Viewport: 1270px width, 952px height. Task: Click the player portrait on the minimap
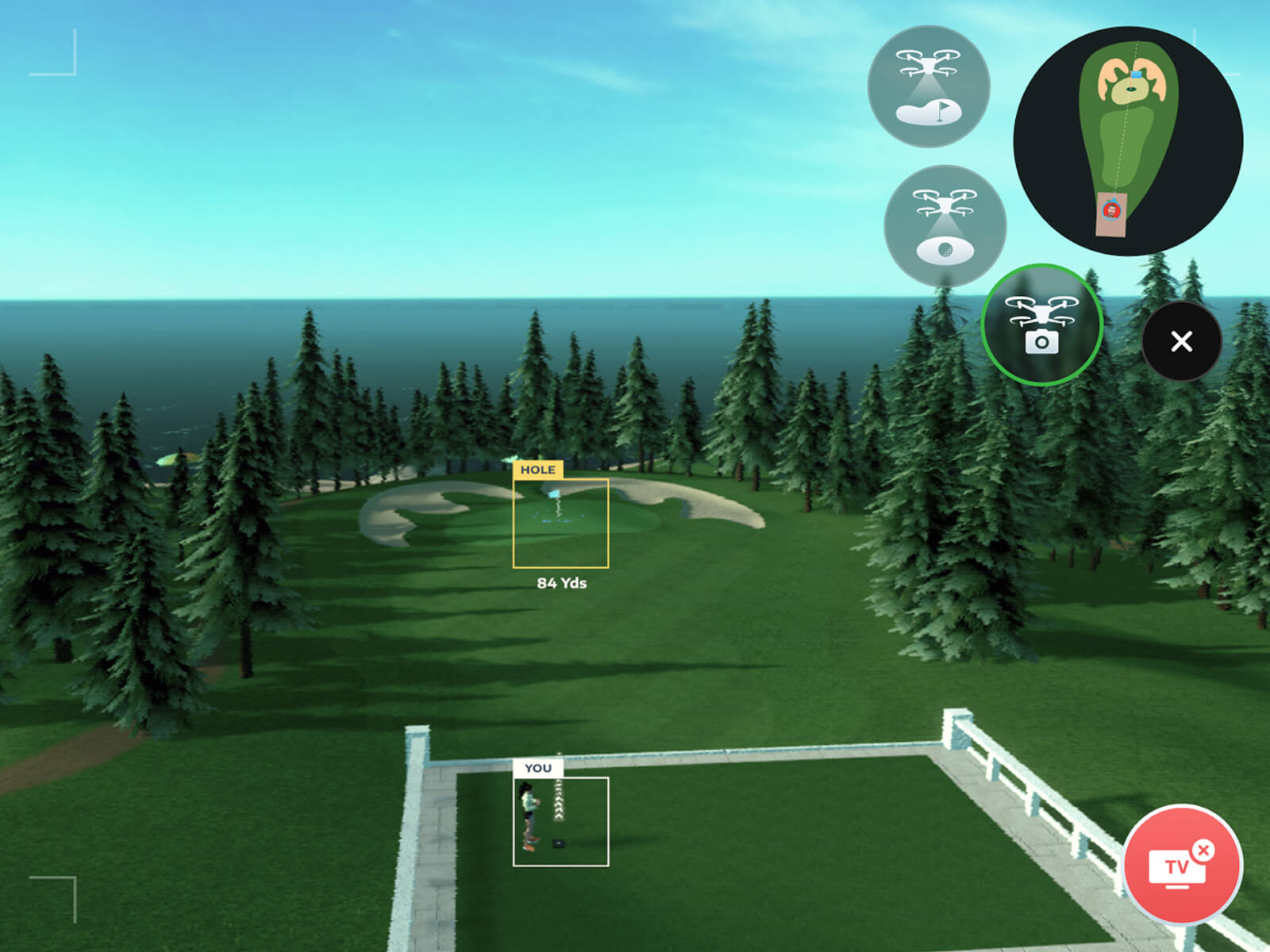tap(1111, 212)
